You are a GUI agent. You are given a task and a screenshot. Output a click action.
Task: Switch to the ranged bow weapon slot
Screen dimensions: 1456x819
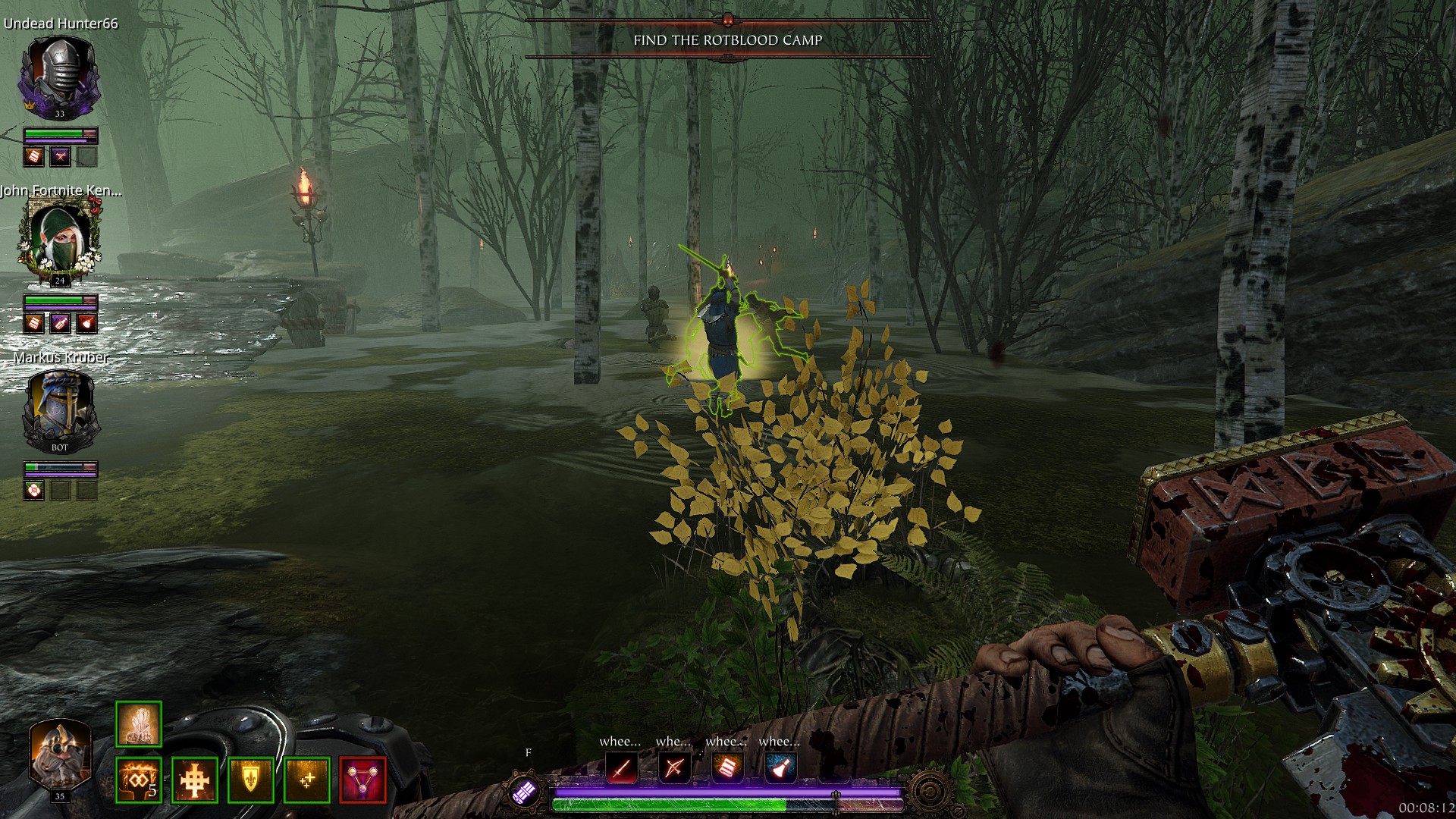(674, 769)
